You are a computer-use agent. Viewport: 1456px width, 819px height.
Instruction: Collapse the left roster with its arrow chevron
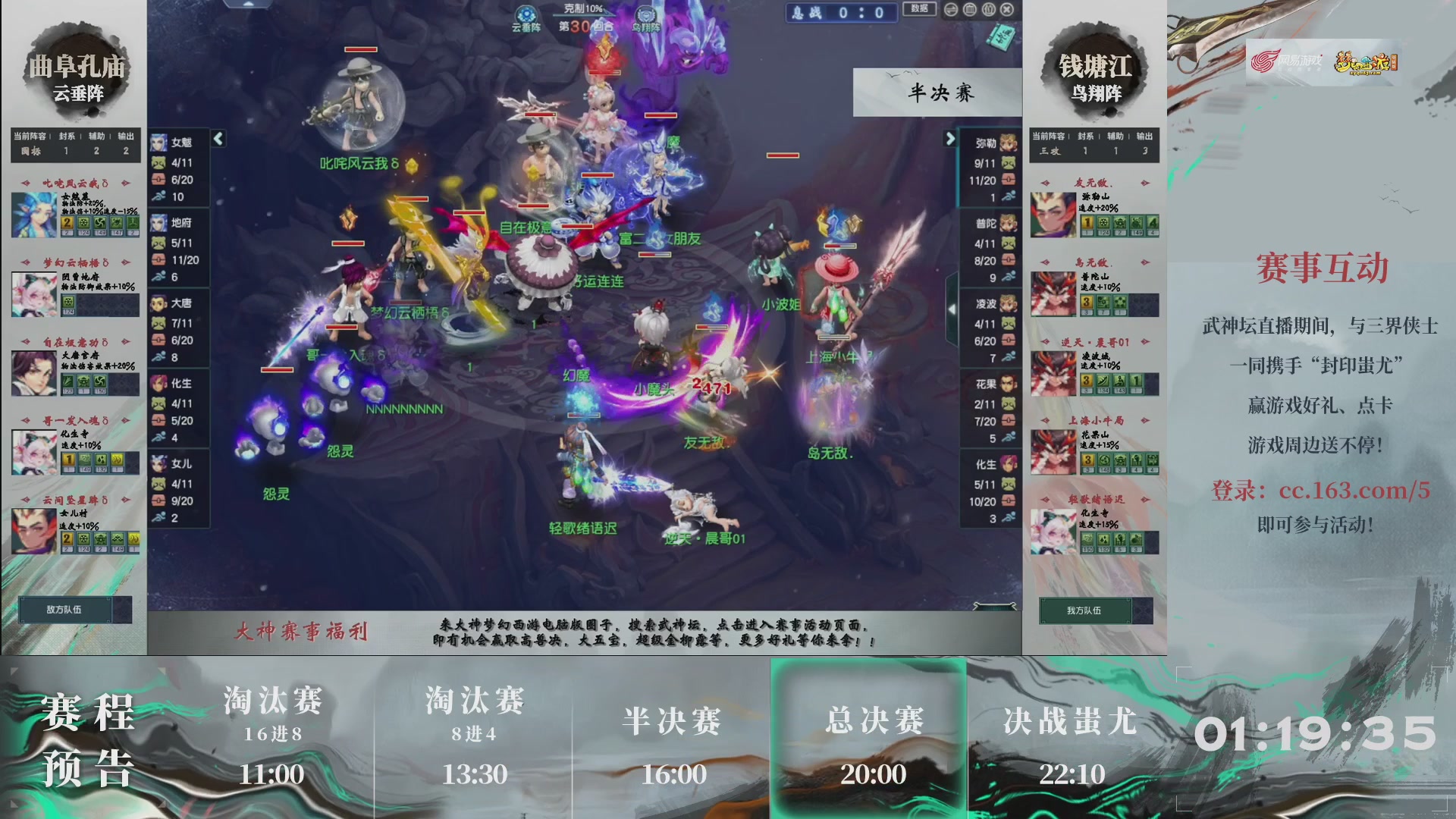coord(218,138)
